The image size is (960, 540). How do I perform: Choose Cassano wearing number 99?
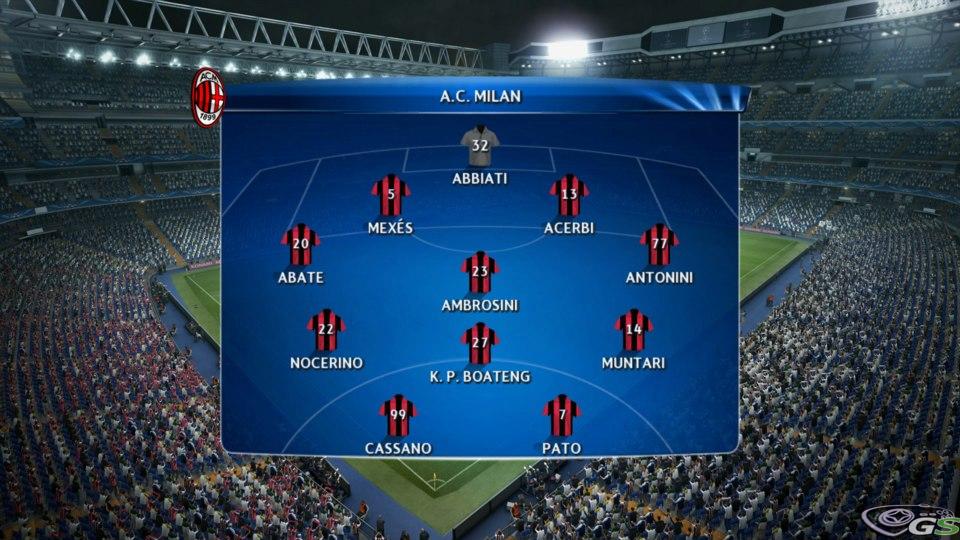398,416
